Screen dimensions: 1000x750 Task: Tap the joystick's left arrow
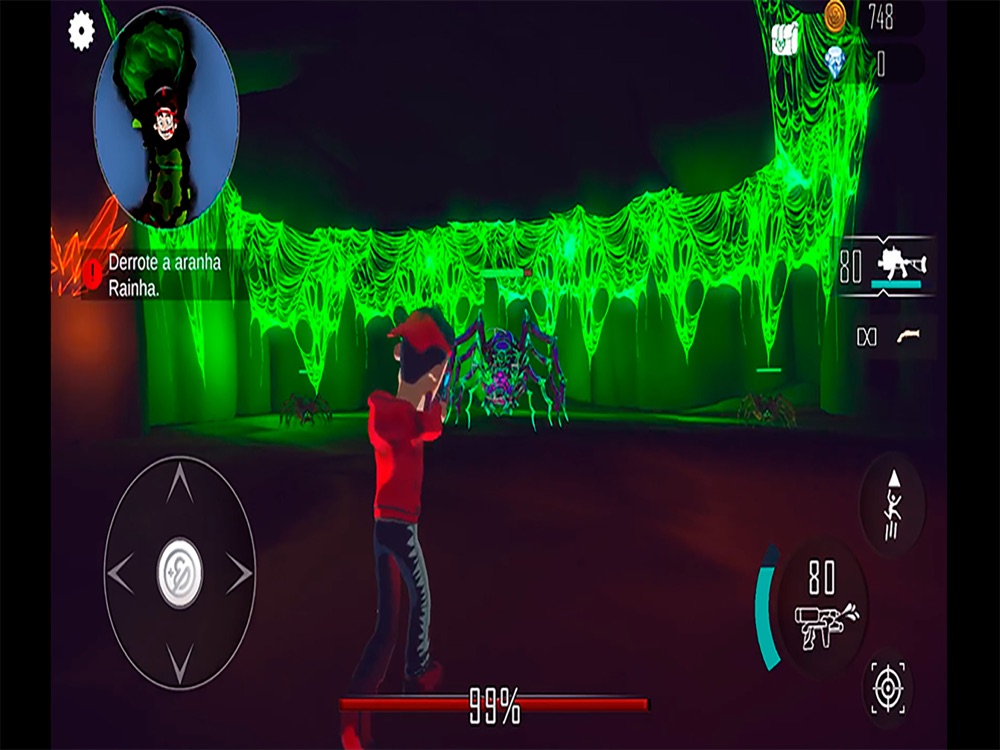[121, 574]
